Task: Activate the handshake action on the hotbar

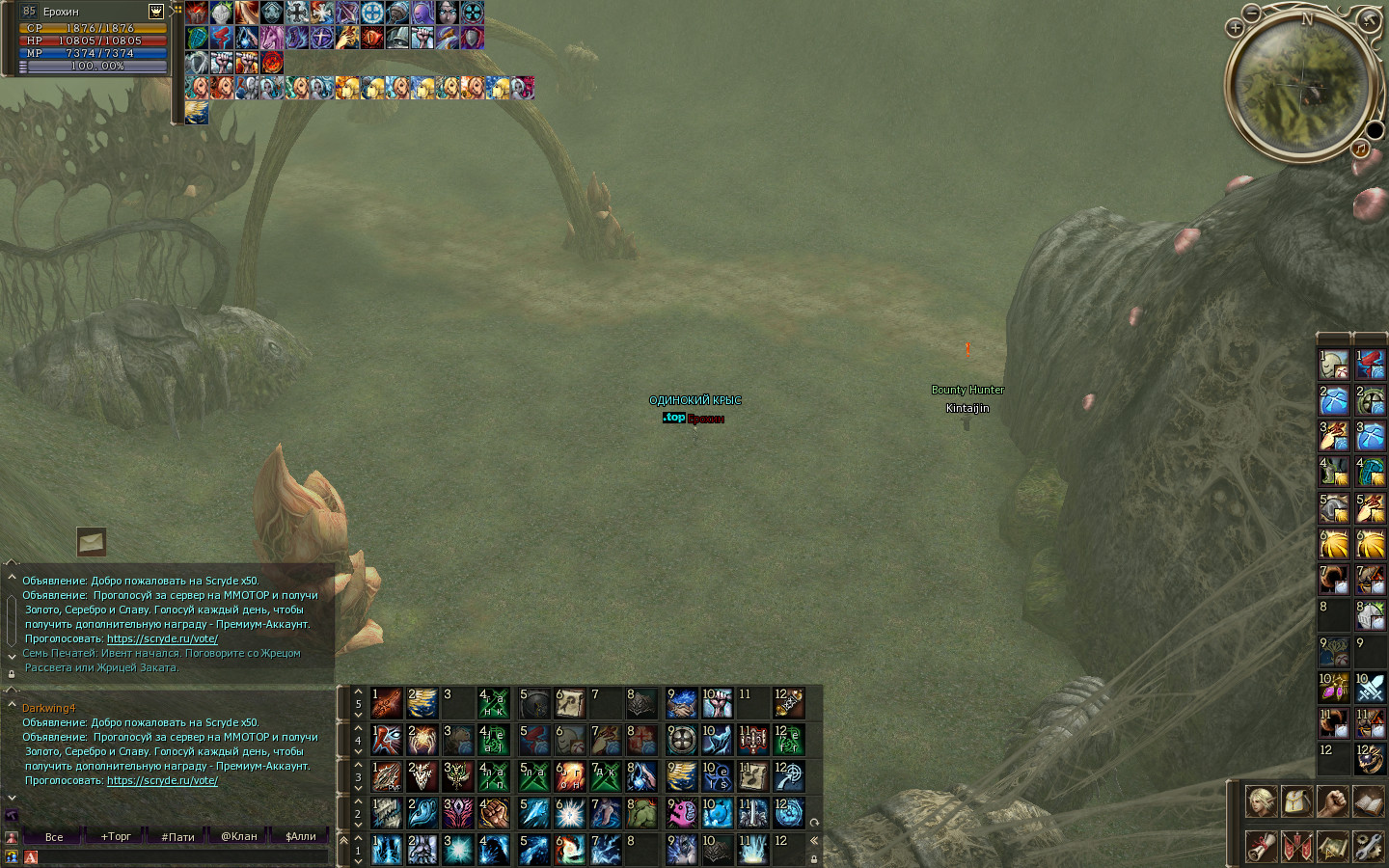Action: click(x=682, y=703)
